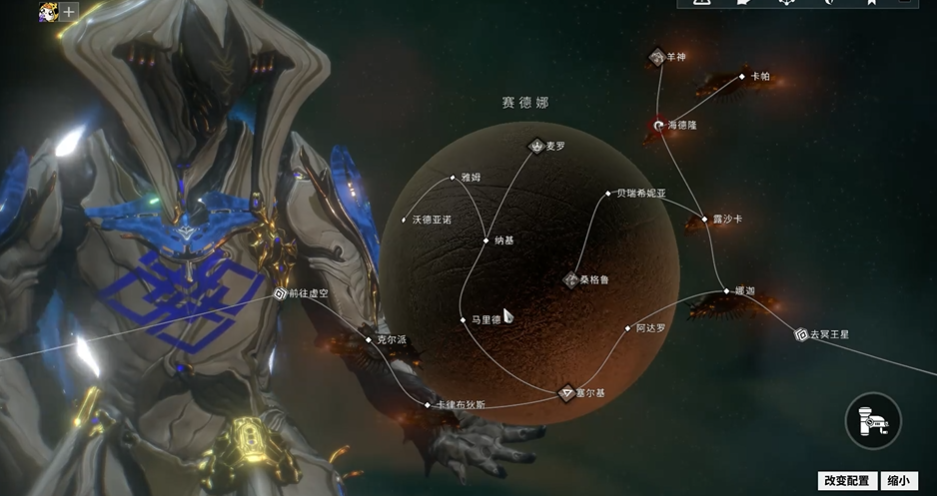Viewport: 937px width, 496px height.
Task: Open the 纳基 mission node
Action: [x=486, y=240]
